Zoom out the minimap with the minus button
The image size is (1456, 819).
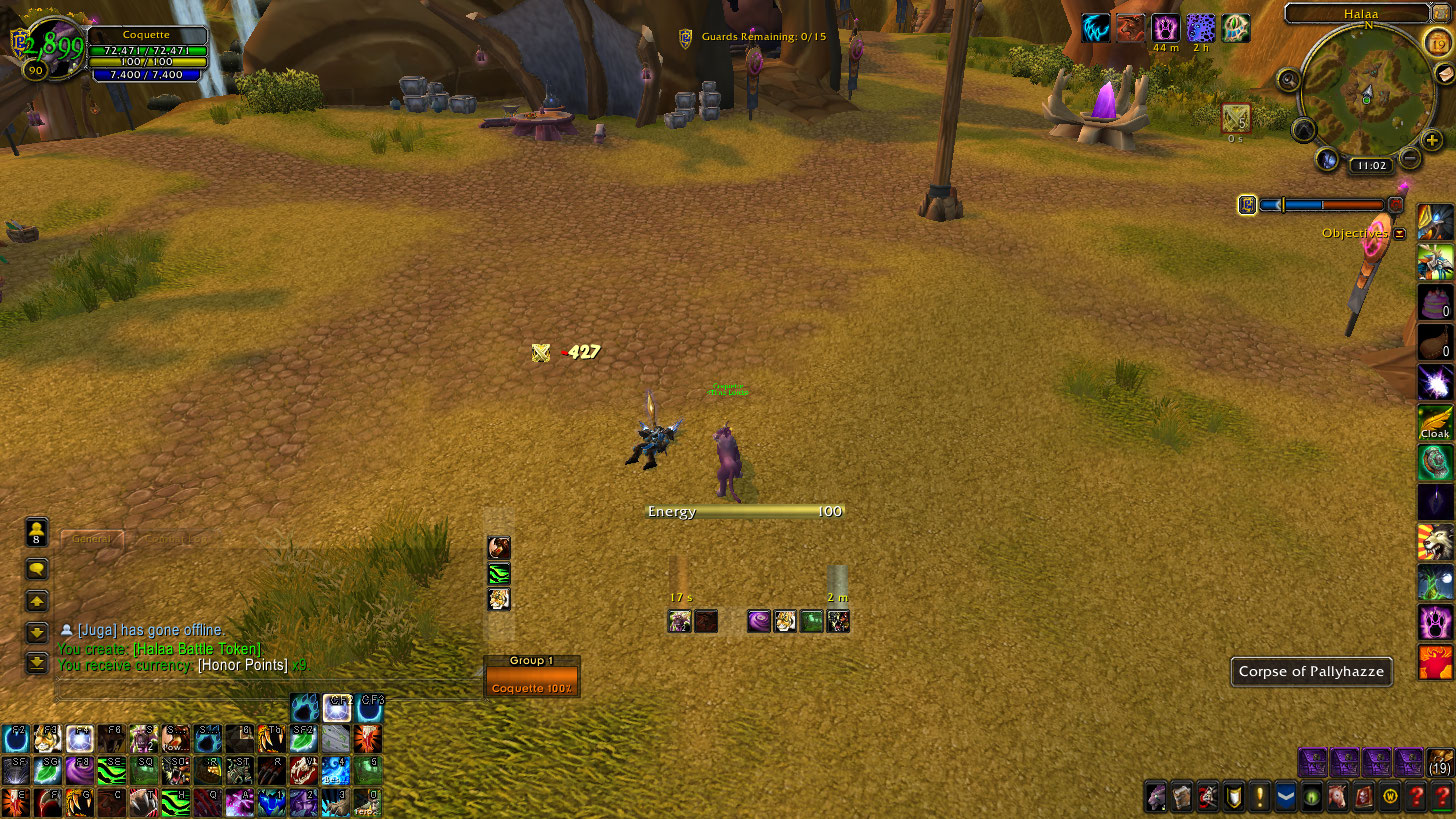coord(1410,157)
